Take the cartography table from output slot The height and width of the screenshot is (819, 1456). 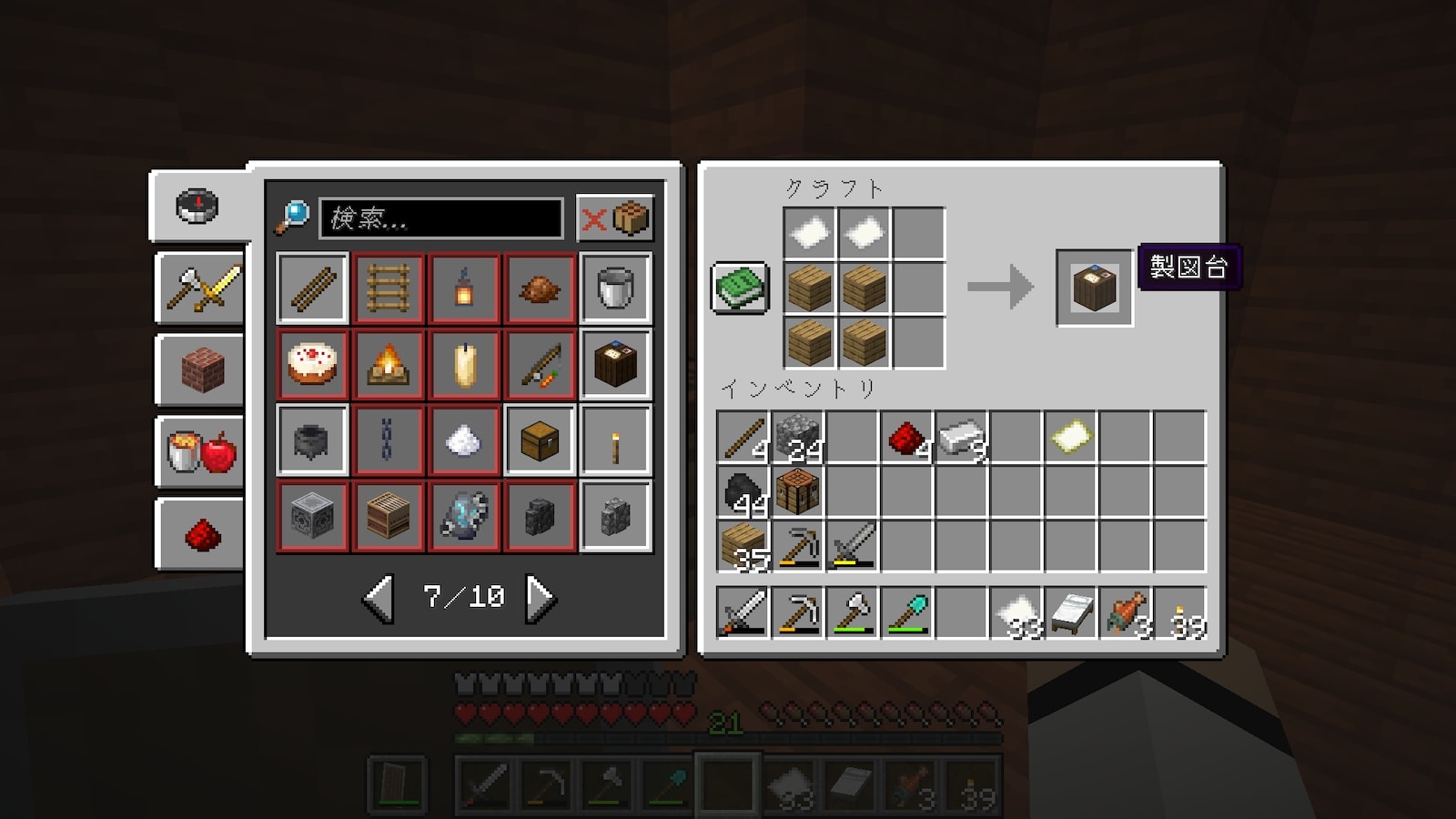click(x=1094, y=288)
